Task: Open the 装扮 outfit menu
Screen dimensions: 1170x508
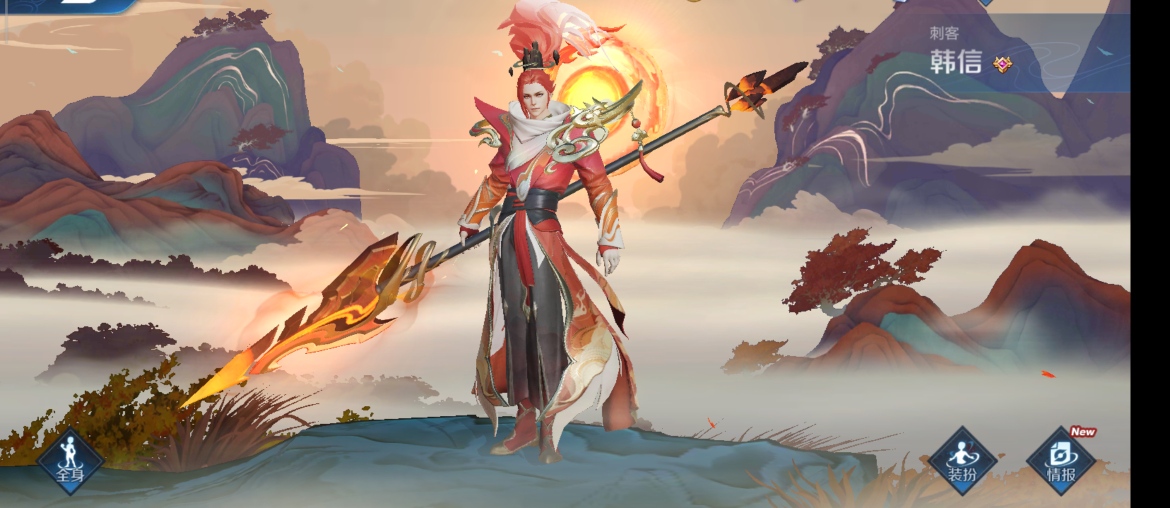Action: [x=962, y=461]
